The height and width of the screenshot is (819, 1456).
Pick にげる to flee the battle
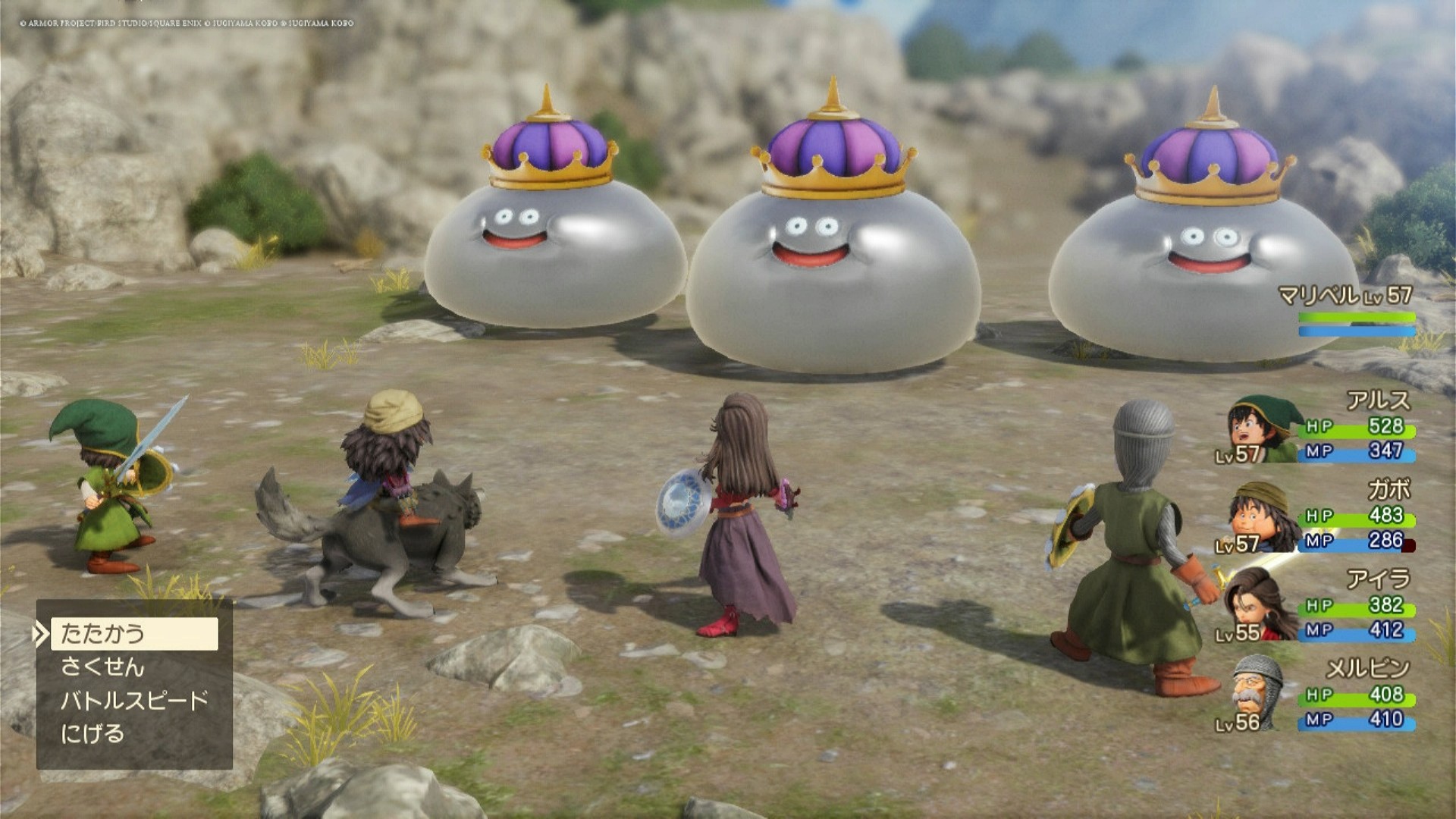(93, 734)
